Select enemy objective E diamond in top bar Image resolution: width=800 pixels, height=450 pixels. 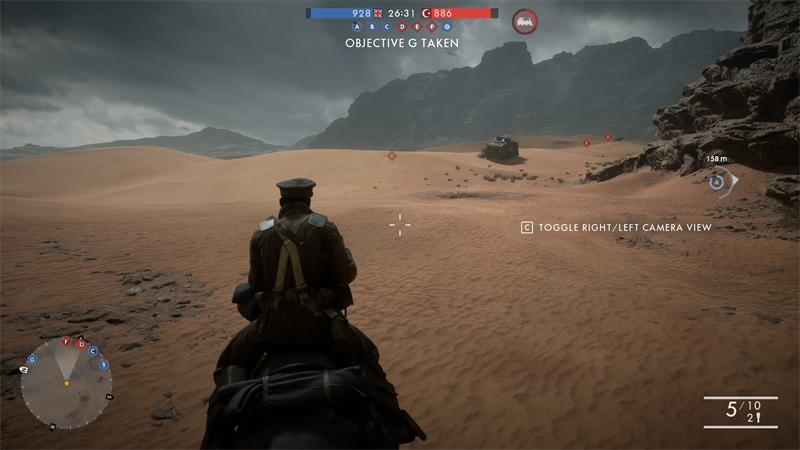[x=417, y=27]
